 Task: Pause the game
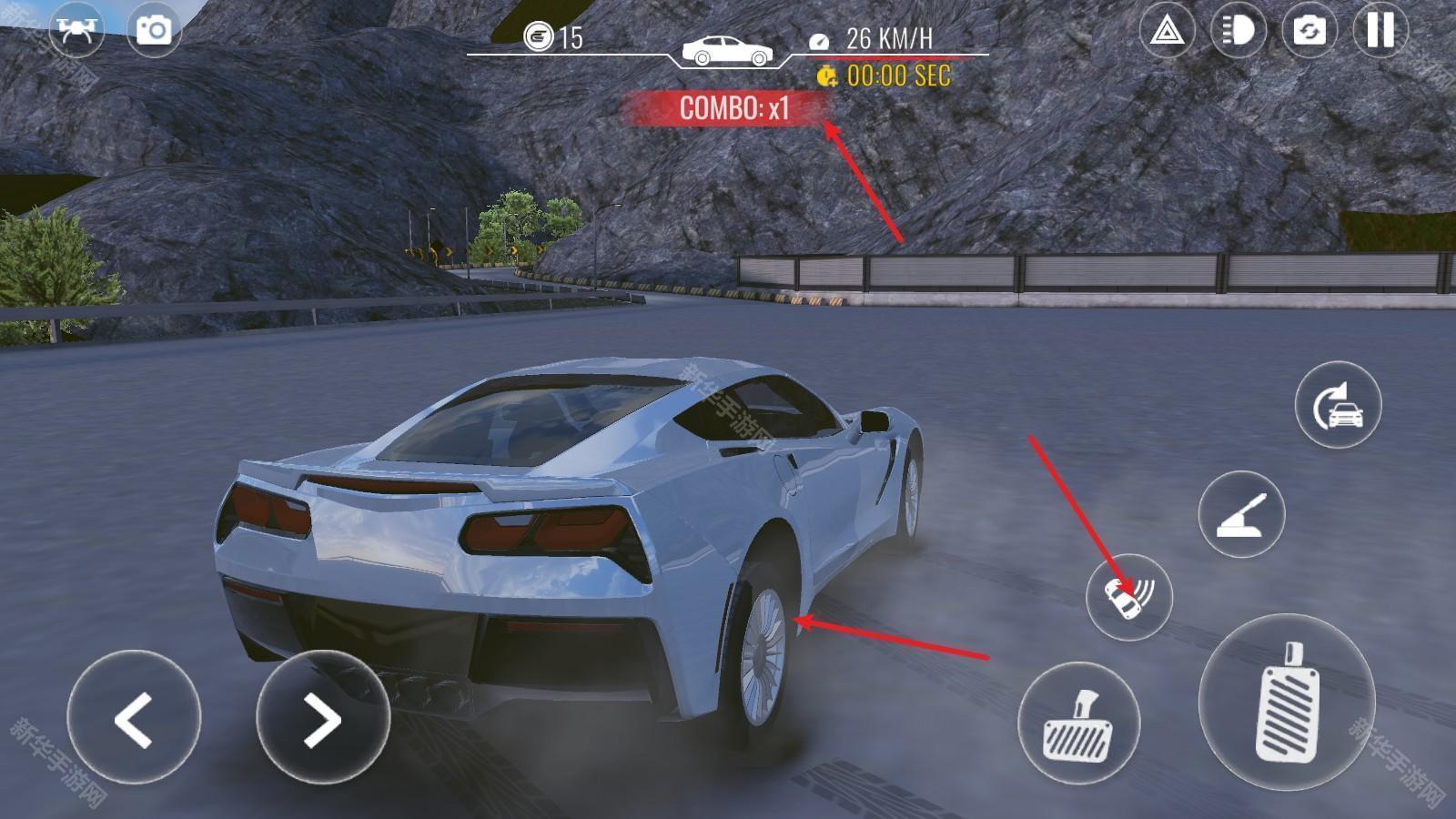[x=1380, y=31]
